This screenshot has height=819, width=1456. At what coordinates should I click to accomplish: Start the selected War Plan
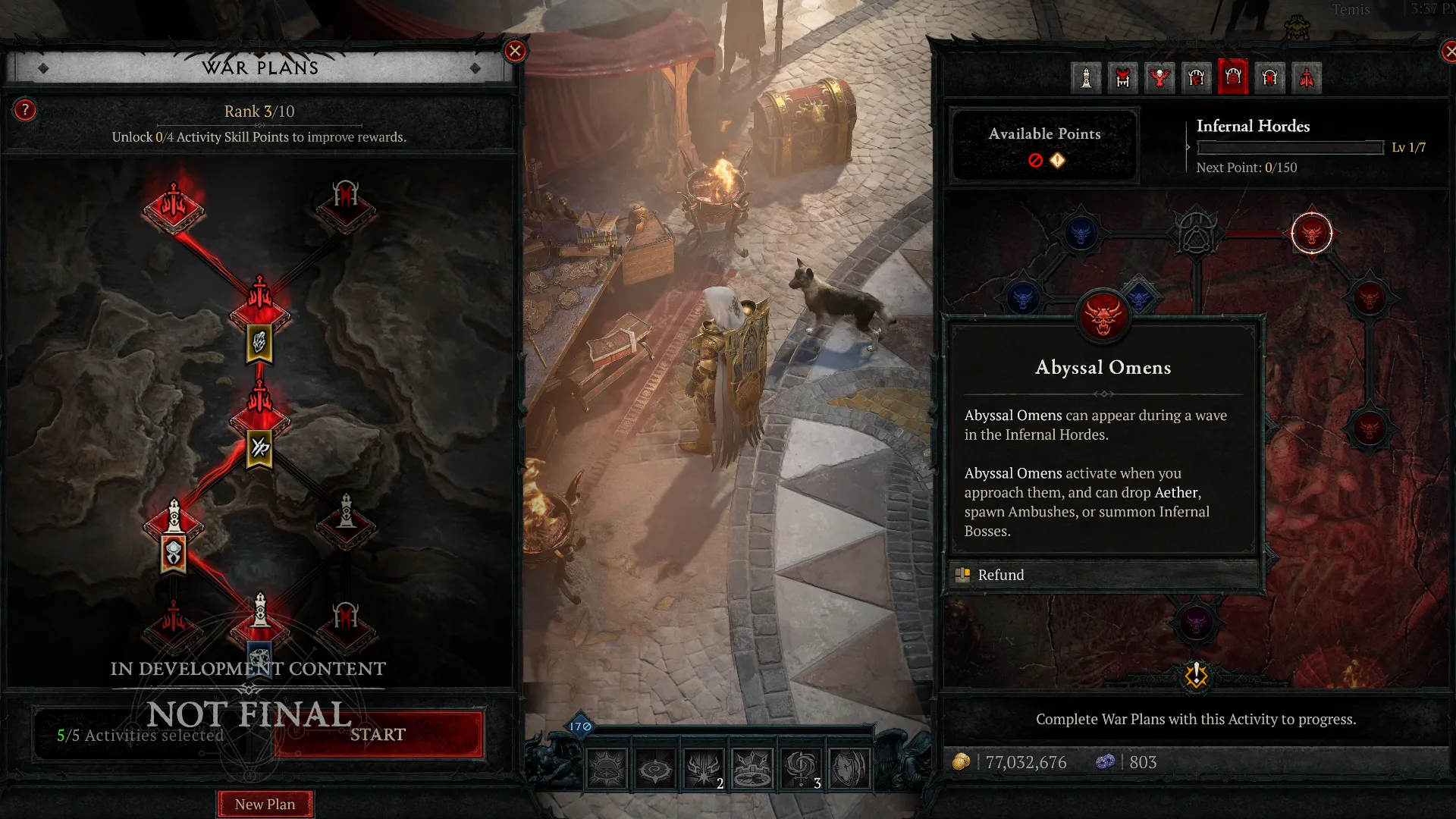point(378,734)
